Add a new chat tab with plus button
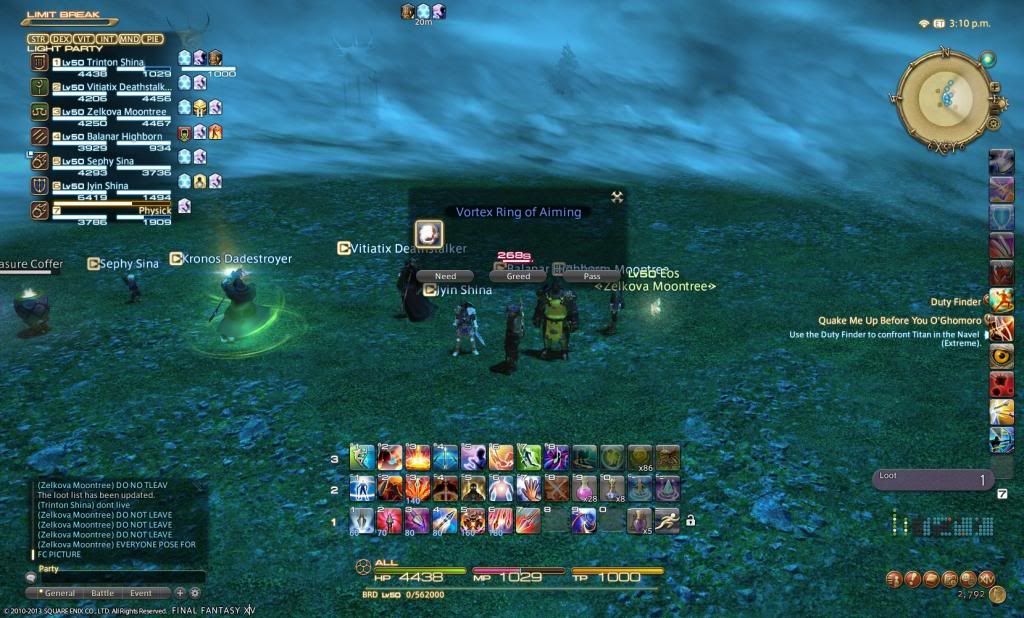This screenshot has width=1024, height=618. 180,593
